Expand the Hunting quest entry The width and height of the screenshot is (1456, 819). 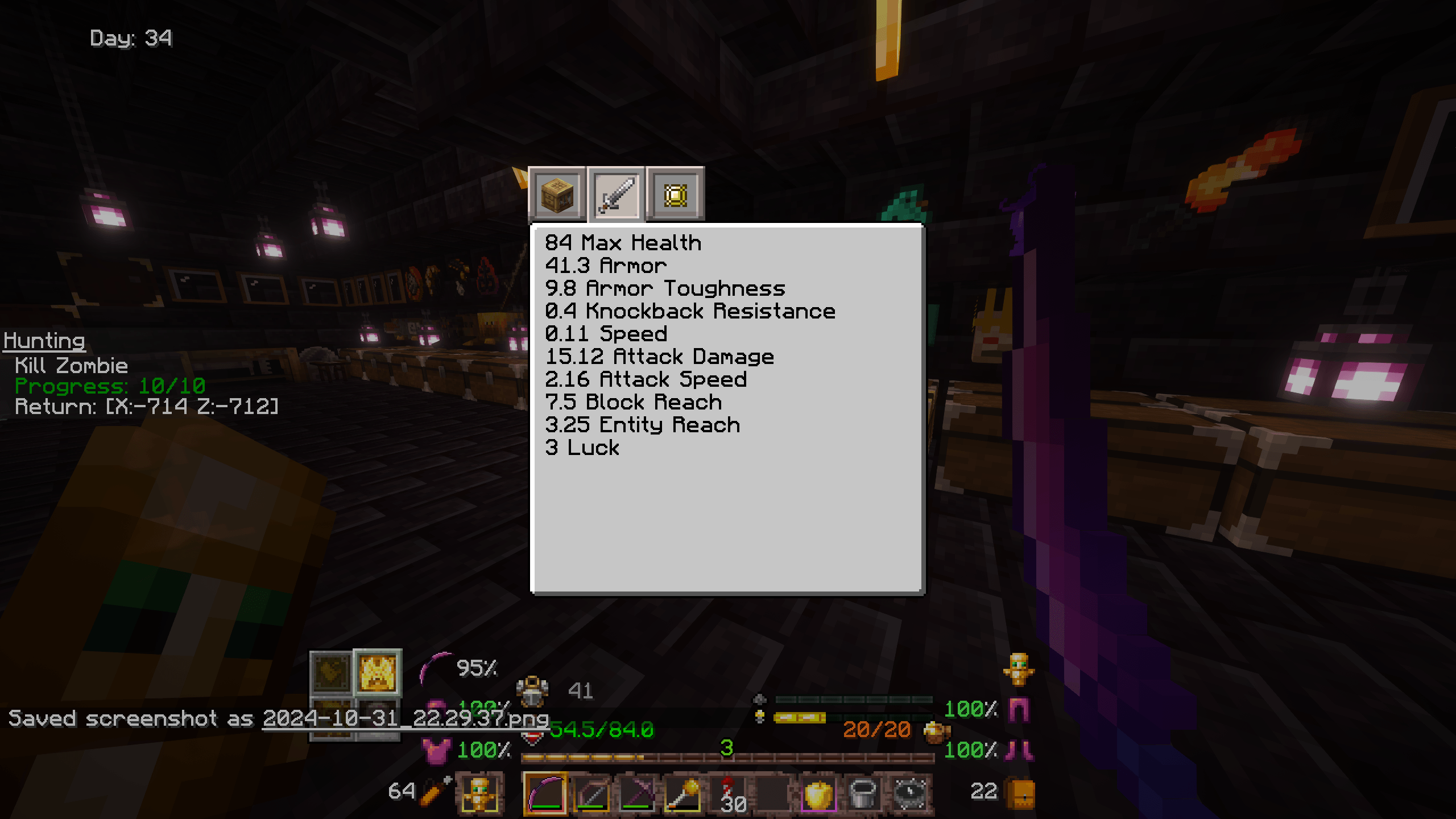(x=44, y=340)
